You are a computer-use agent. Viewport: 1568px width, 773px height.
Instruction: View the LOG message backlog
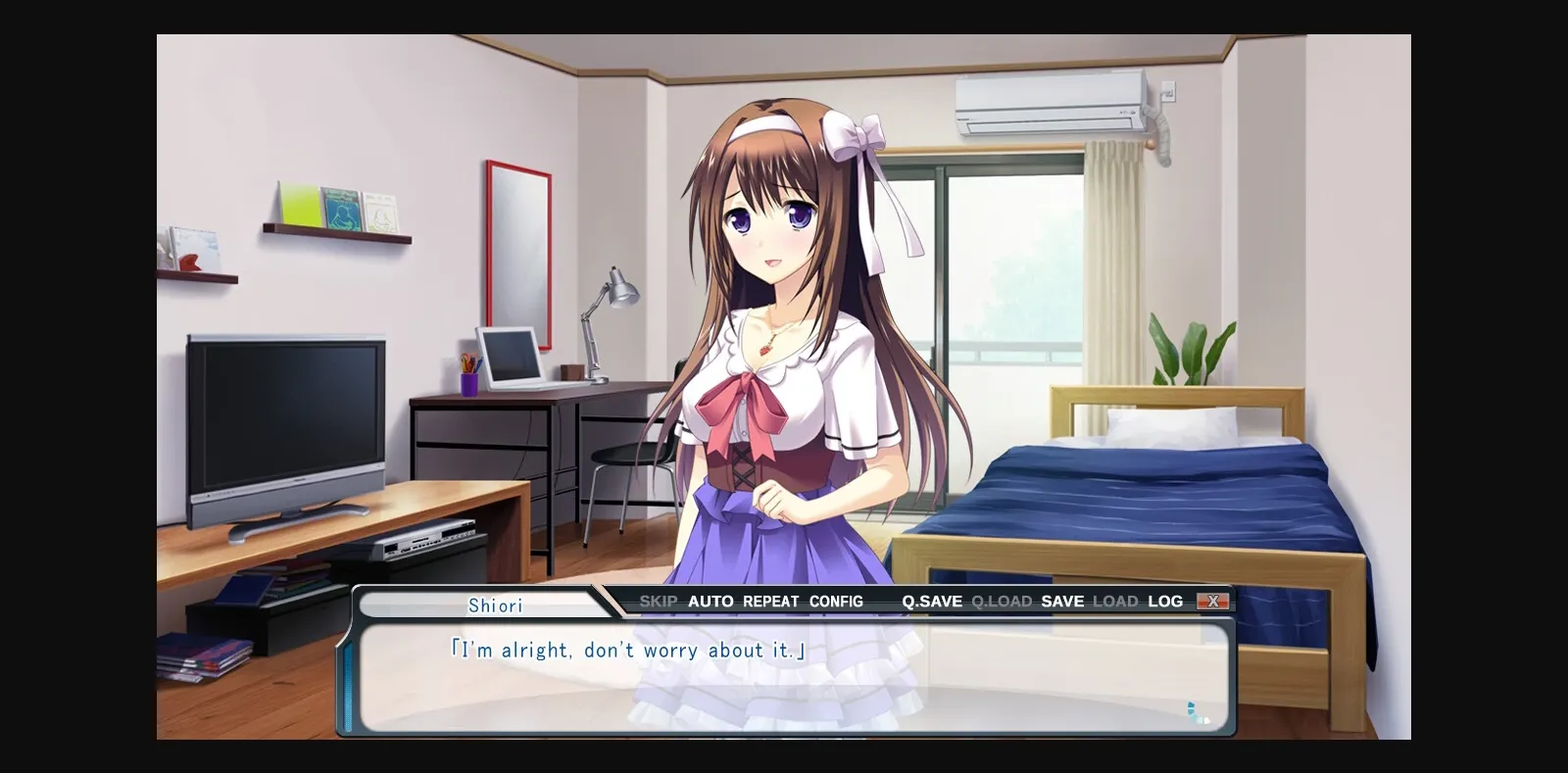pyautogui.click(x=1165, y=601)
